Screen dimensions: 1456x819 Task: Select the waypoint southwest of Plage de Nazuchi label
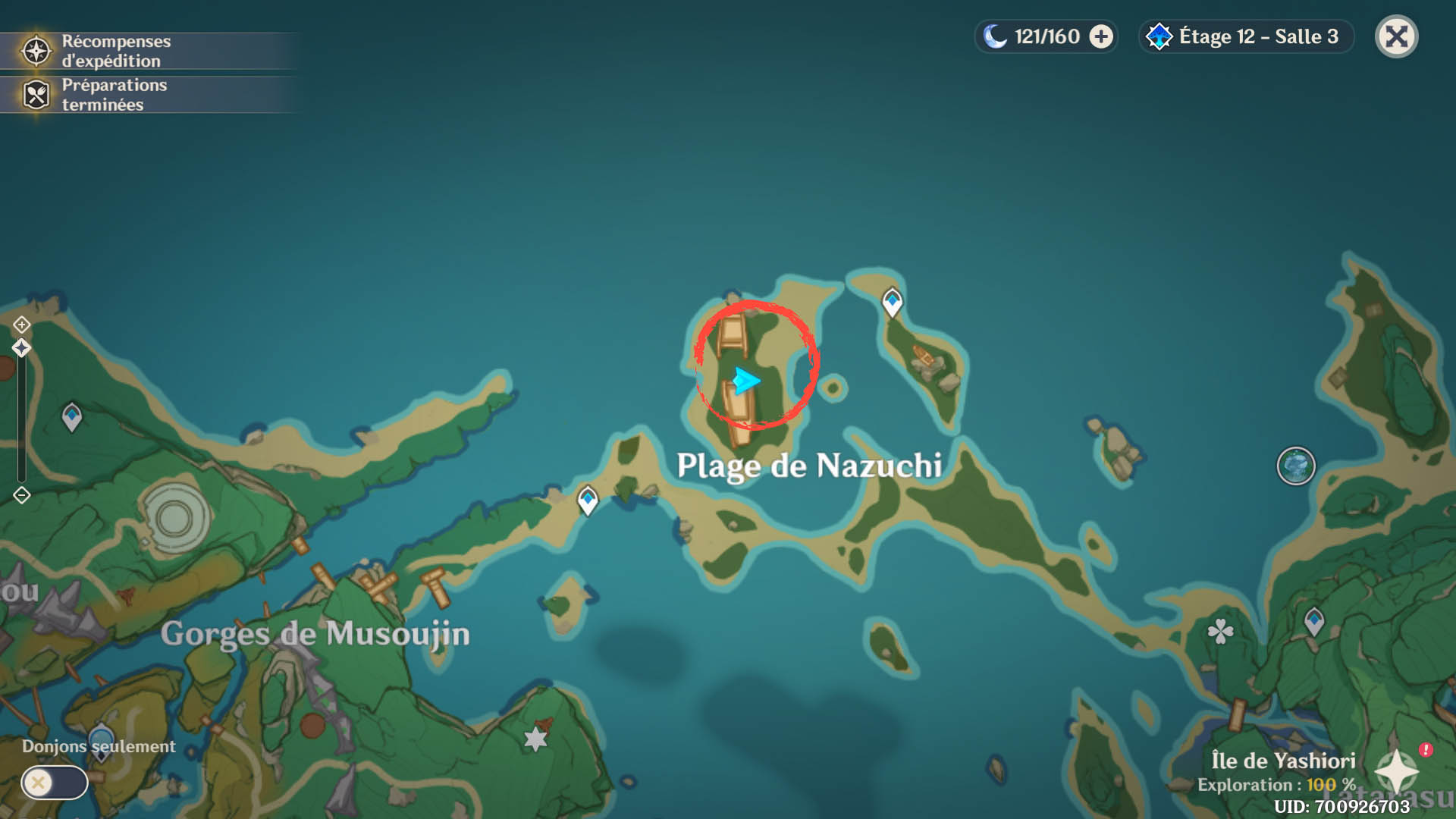(x=588, y=500)
